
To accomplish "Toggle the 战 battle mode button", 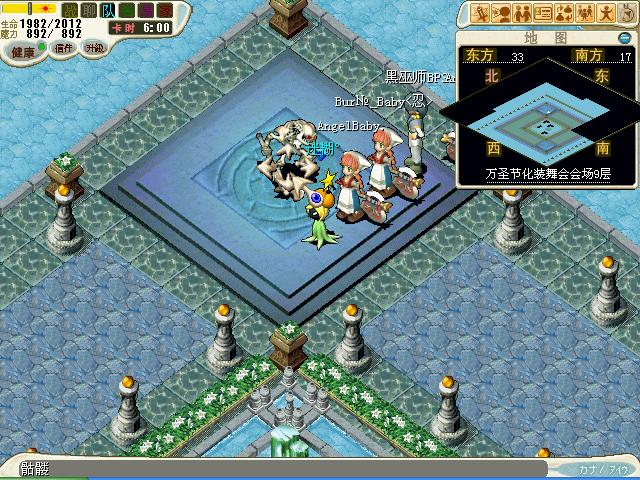I will click(71, 9).
